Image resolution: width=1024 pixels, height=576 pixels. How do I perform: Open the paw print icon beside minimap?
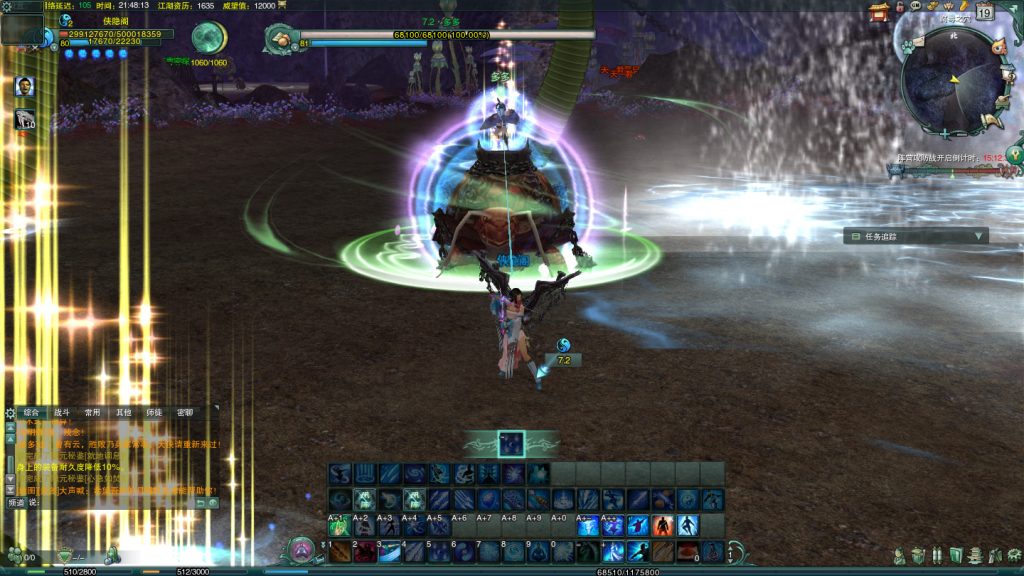pos(908,46)
